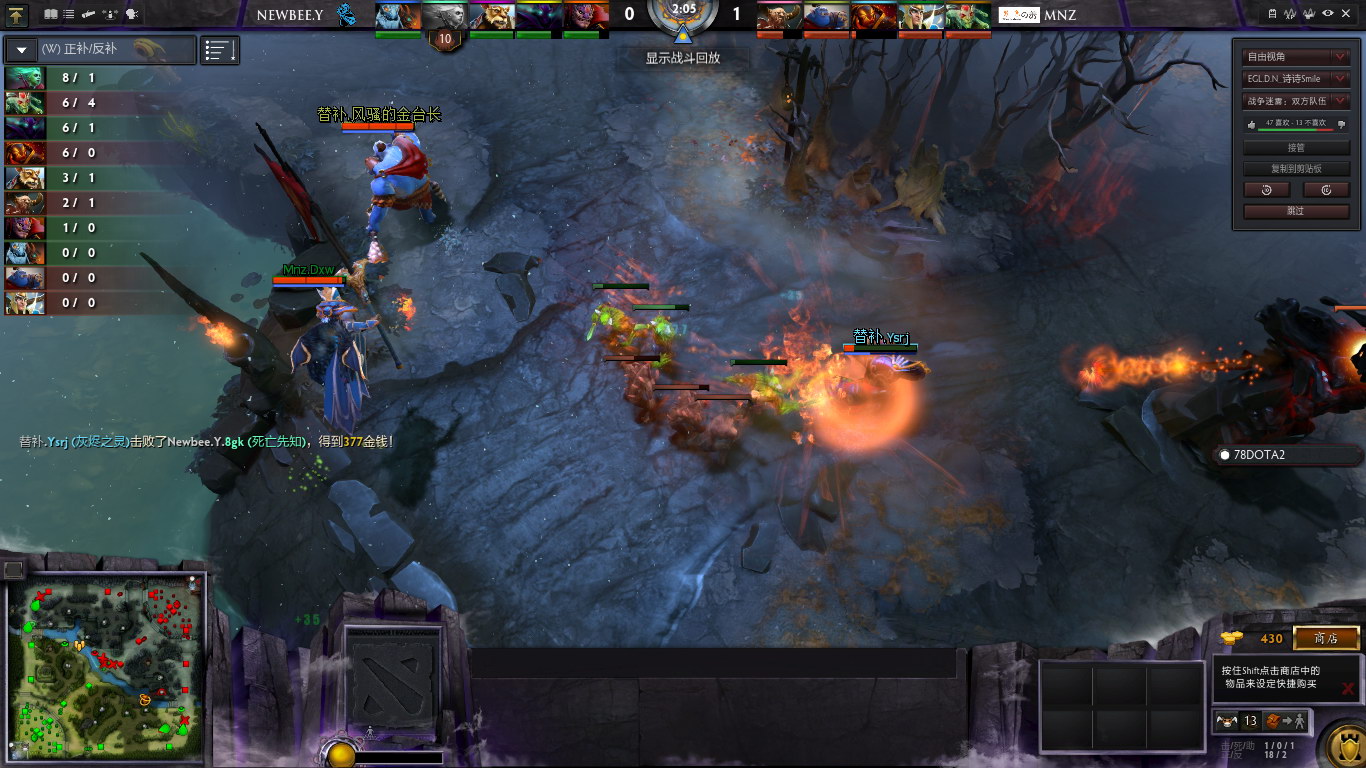The image size is (1366, 768).
Task: Rewind the replay with the backward button
Action: click(1266, 190)
